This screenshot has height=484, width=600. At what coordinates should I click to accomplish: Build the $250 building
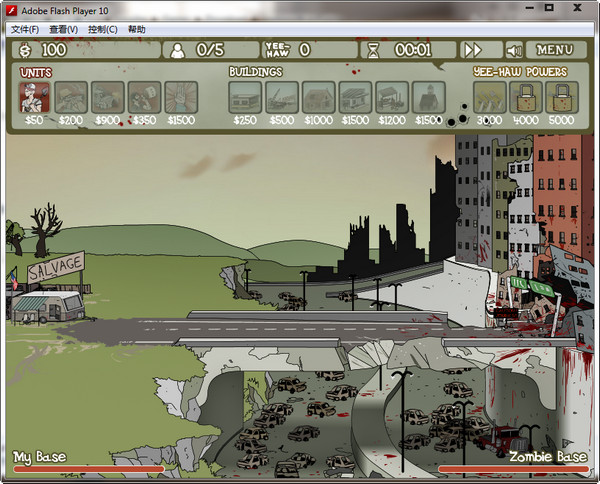point(245,96)
